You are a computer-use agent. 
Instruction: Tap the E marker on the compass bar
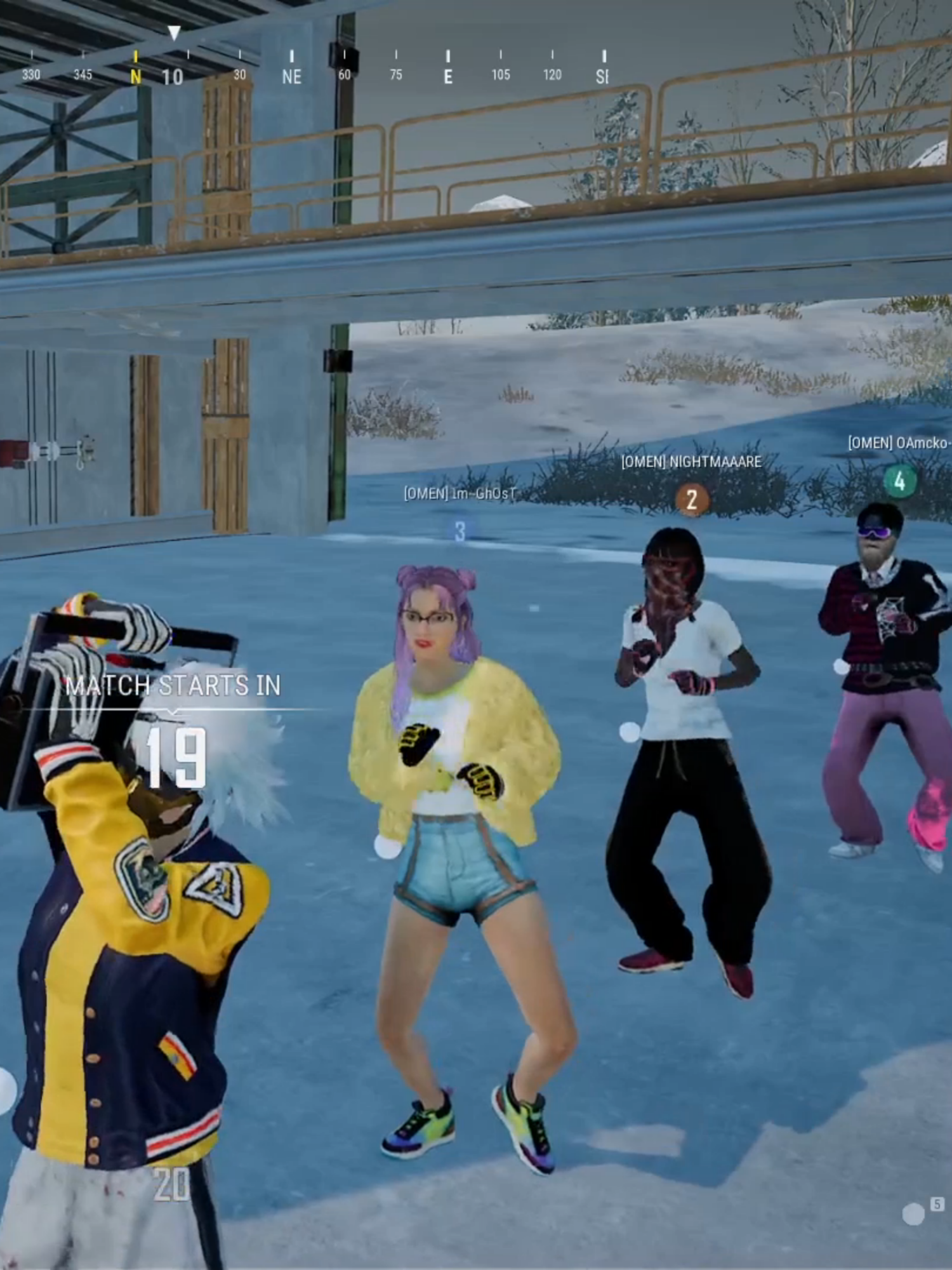[447, 76]
